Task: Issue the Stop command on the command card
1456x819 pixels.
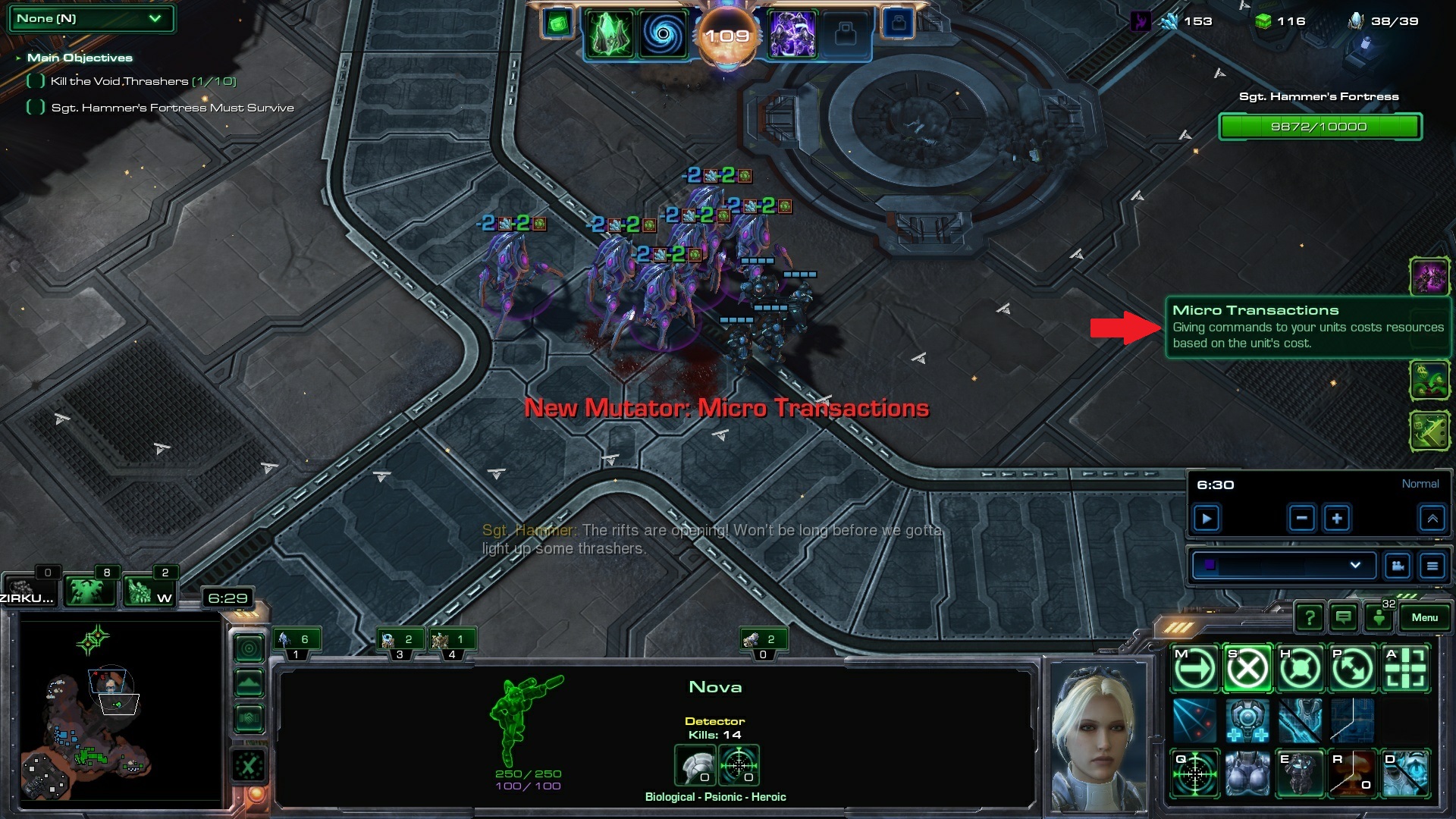Action: (1247, 669)
